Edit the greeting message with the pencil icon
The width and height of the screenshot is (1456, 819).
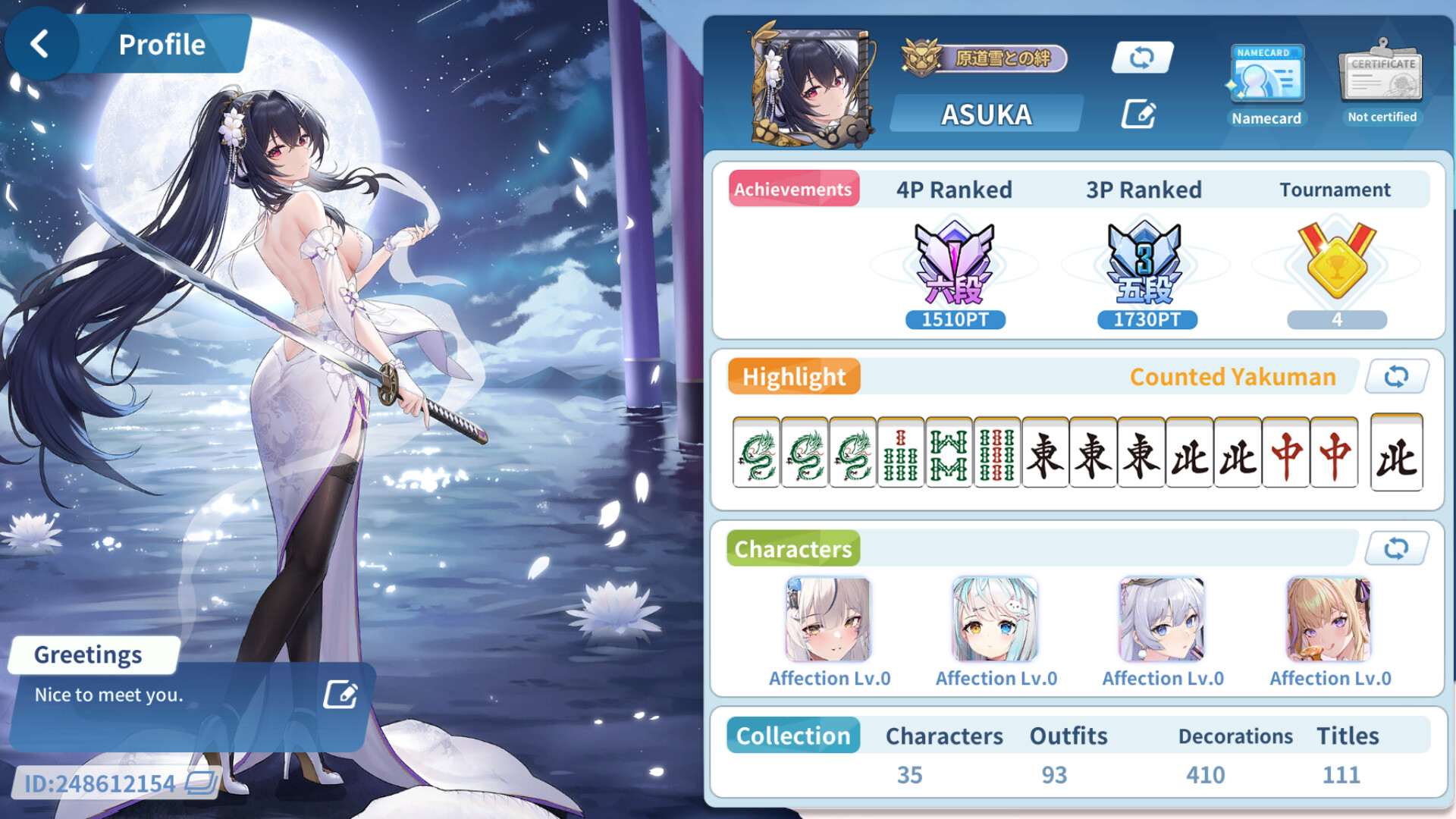click(339, 694)
